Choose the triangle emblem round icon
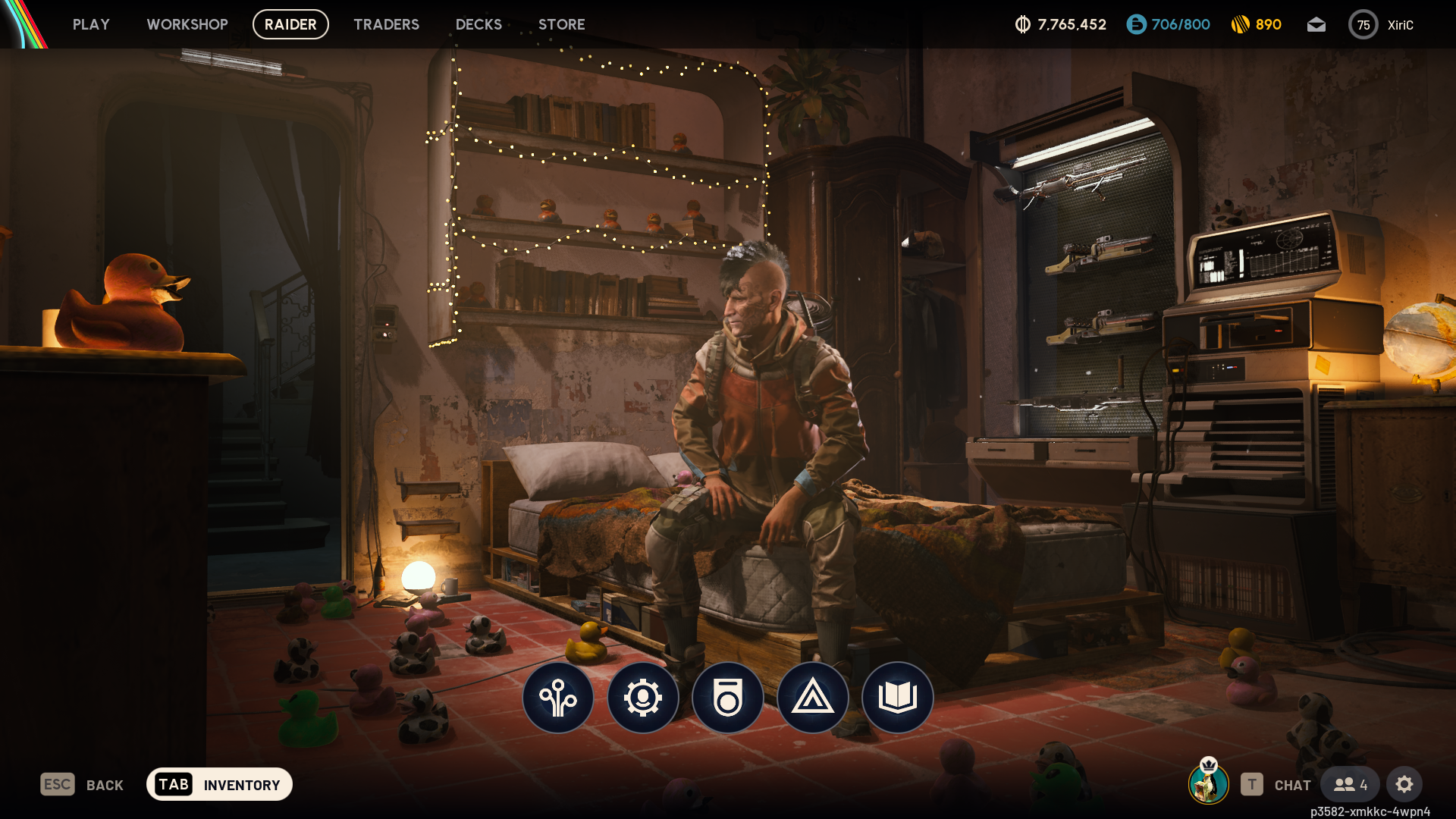 click(813, 698)
